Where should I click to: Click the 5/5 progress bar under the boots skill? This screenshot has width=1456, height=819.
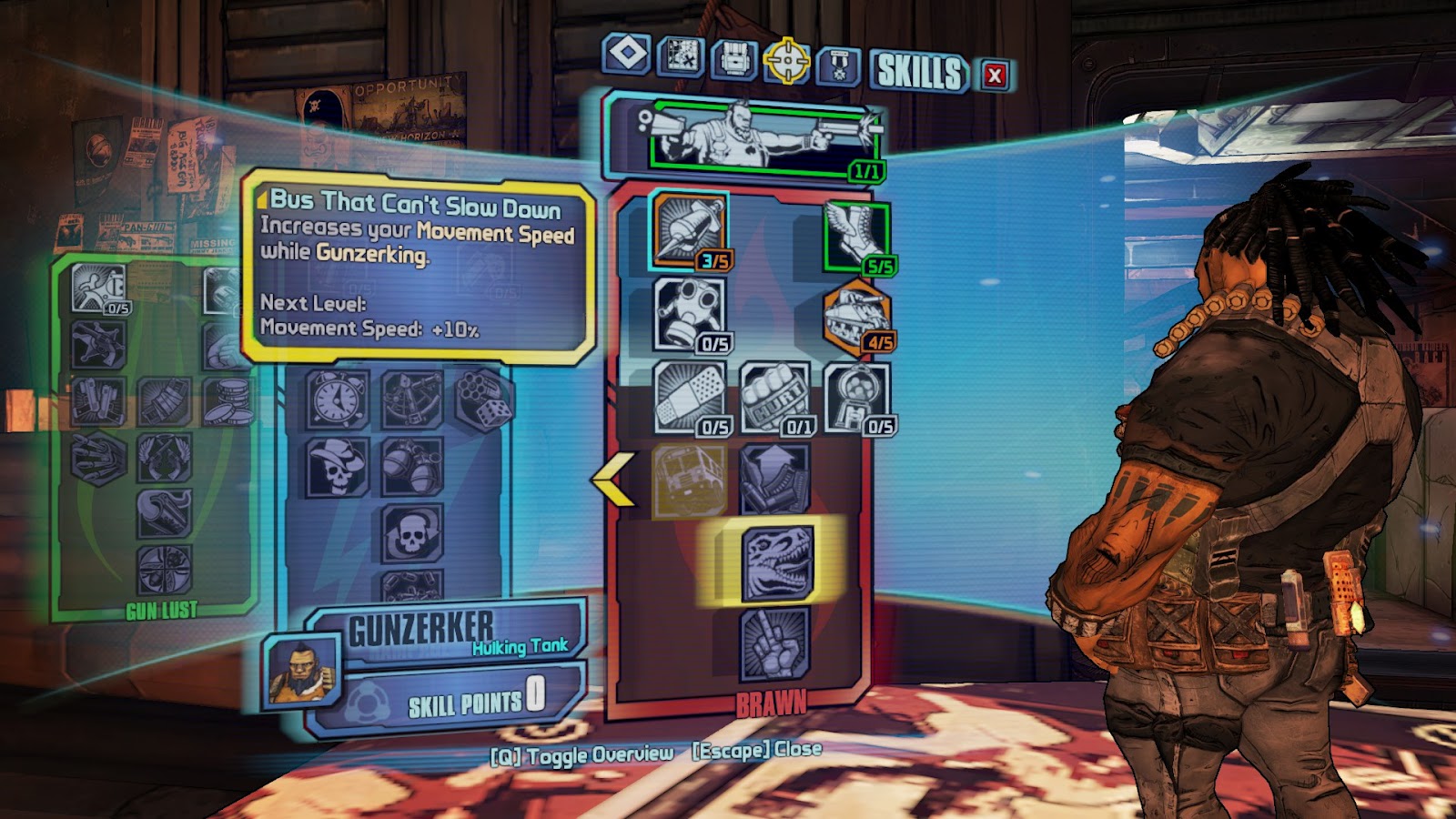[x=877, y=263]
